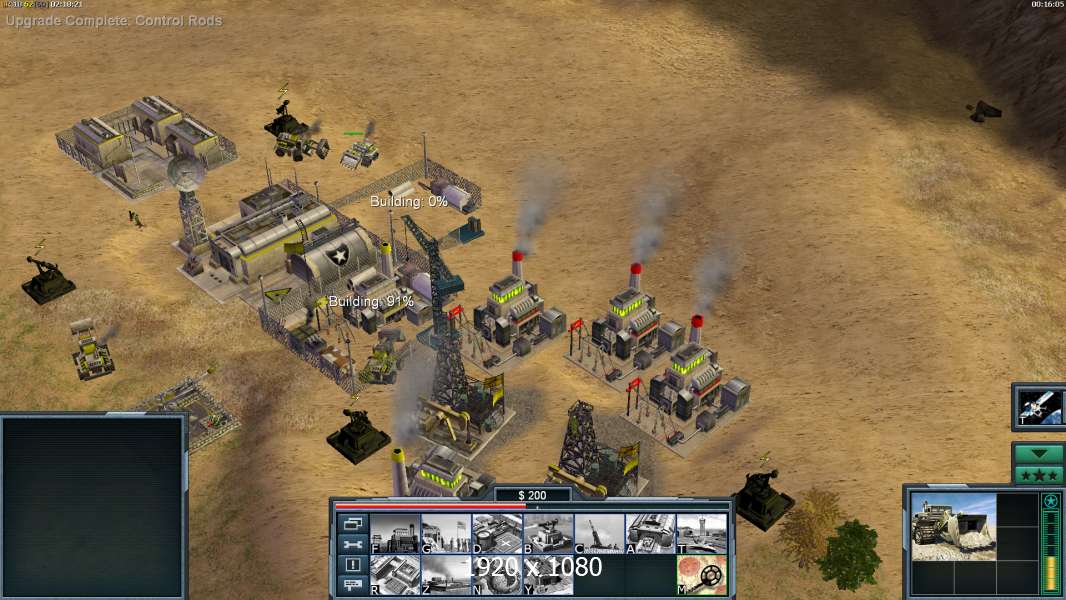Click the overlapping windows button on command bar

point(352,523)
